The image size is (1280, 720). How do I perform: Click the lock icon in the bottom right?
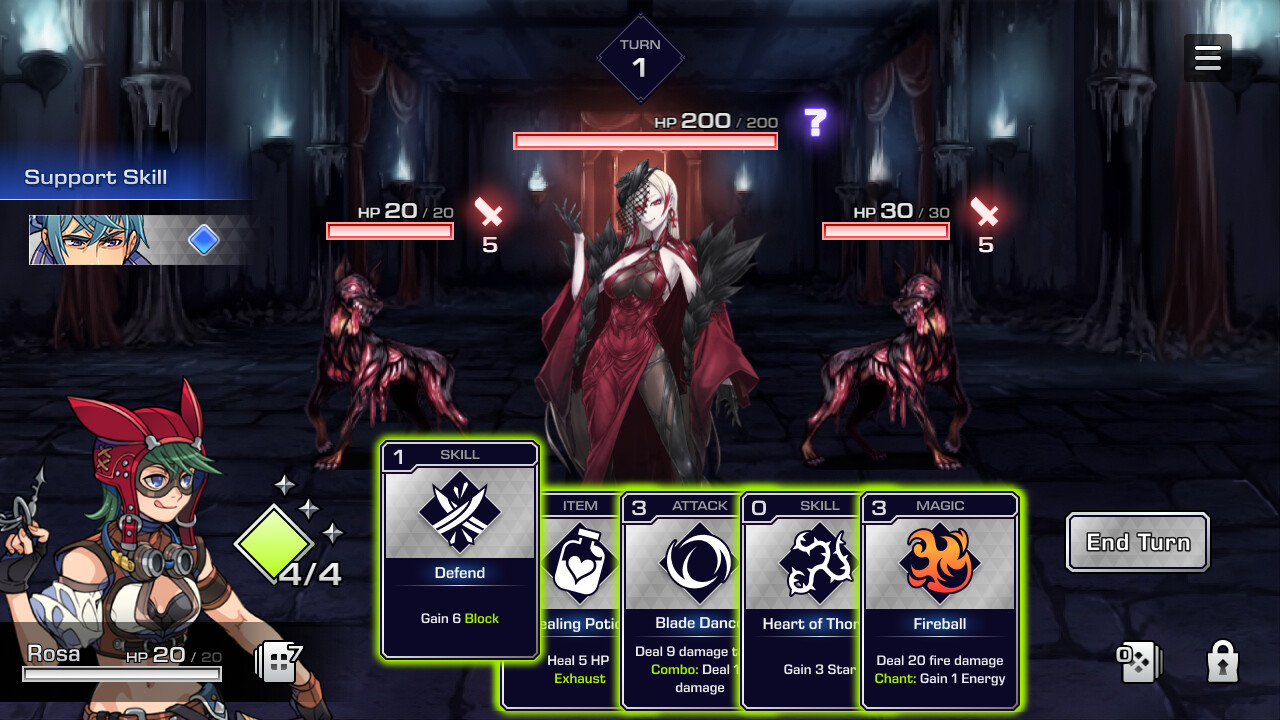[x=1222, y=660]
